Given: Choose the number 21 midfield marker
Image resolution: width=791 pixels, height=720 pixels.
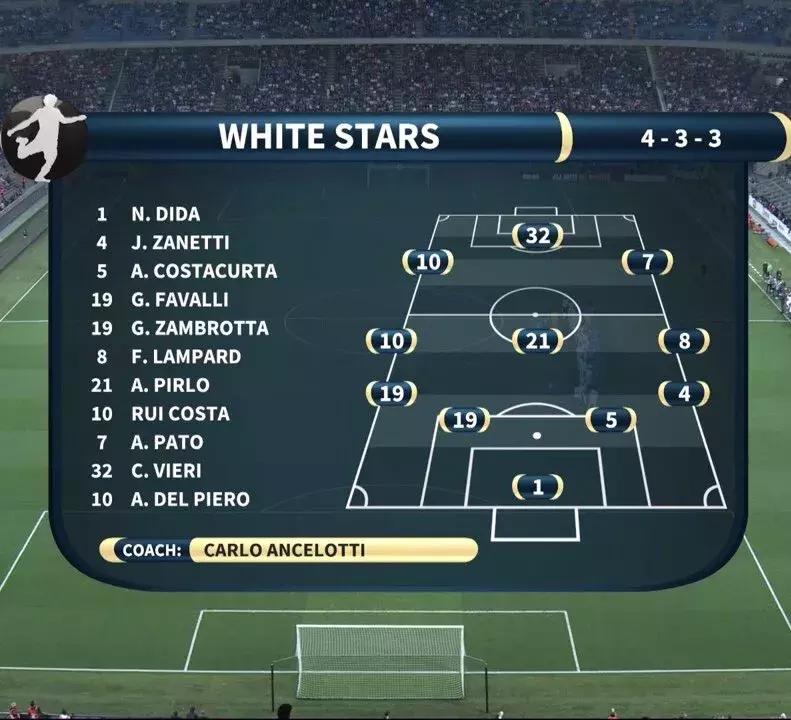Looking at the screenshot, I should tap(538, 341).
